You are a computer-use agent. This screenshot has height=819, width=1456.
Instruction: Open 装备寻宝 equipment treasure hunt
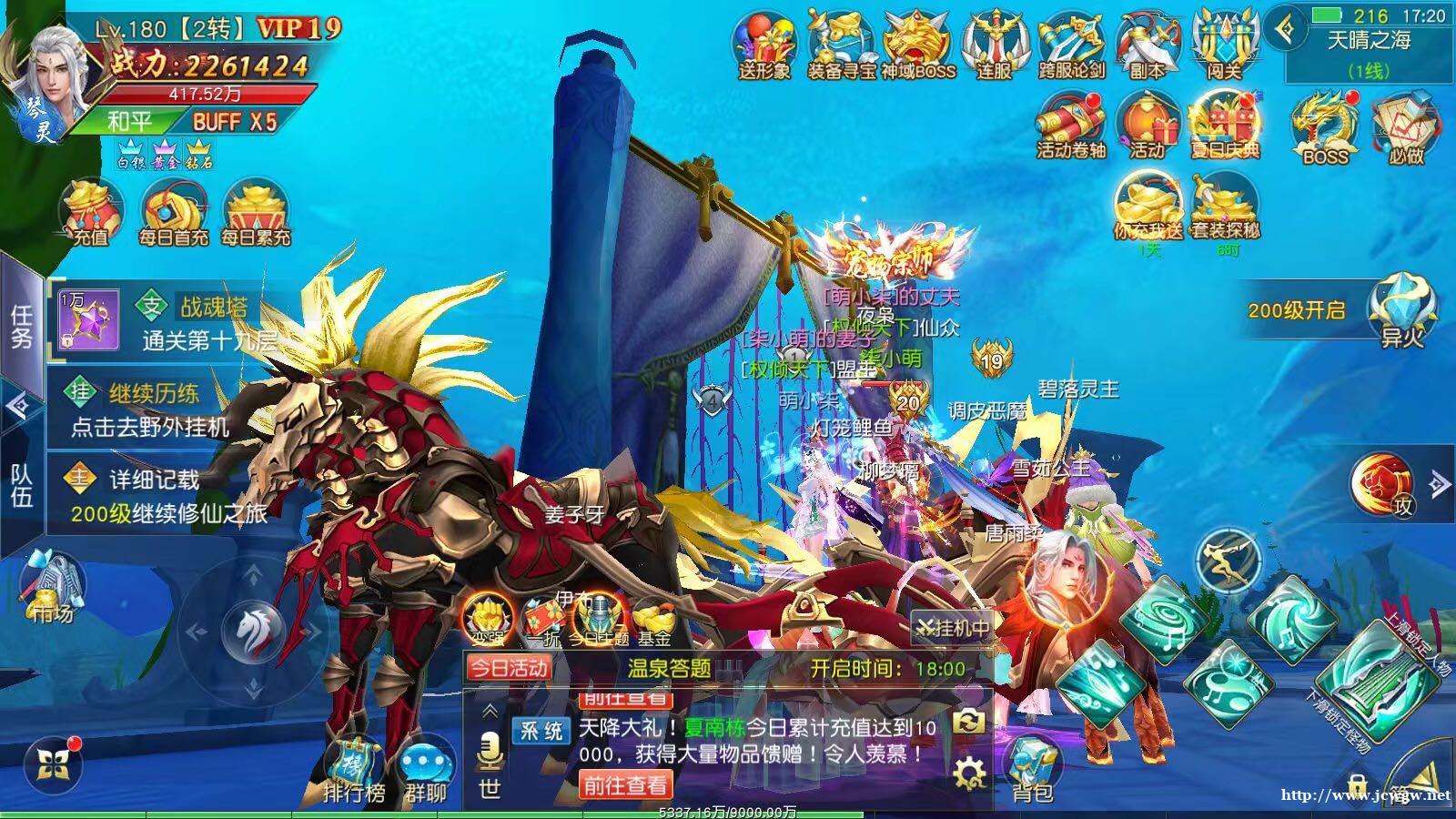[x=841, y=44]
